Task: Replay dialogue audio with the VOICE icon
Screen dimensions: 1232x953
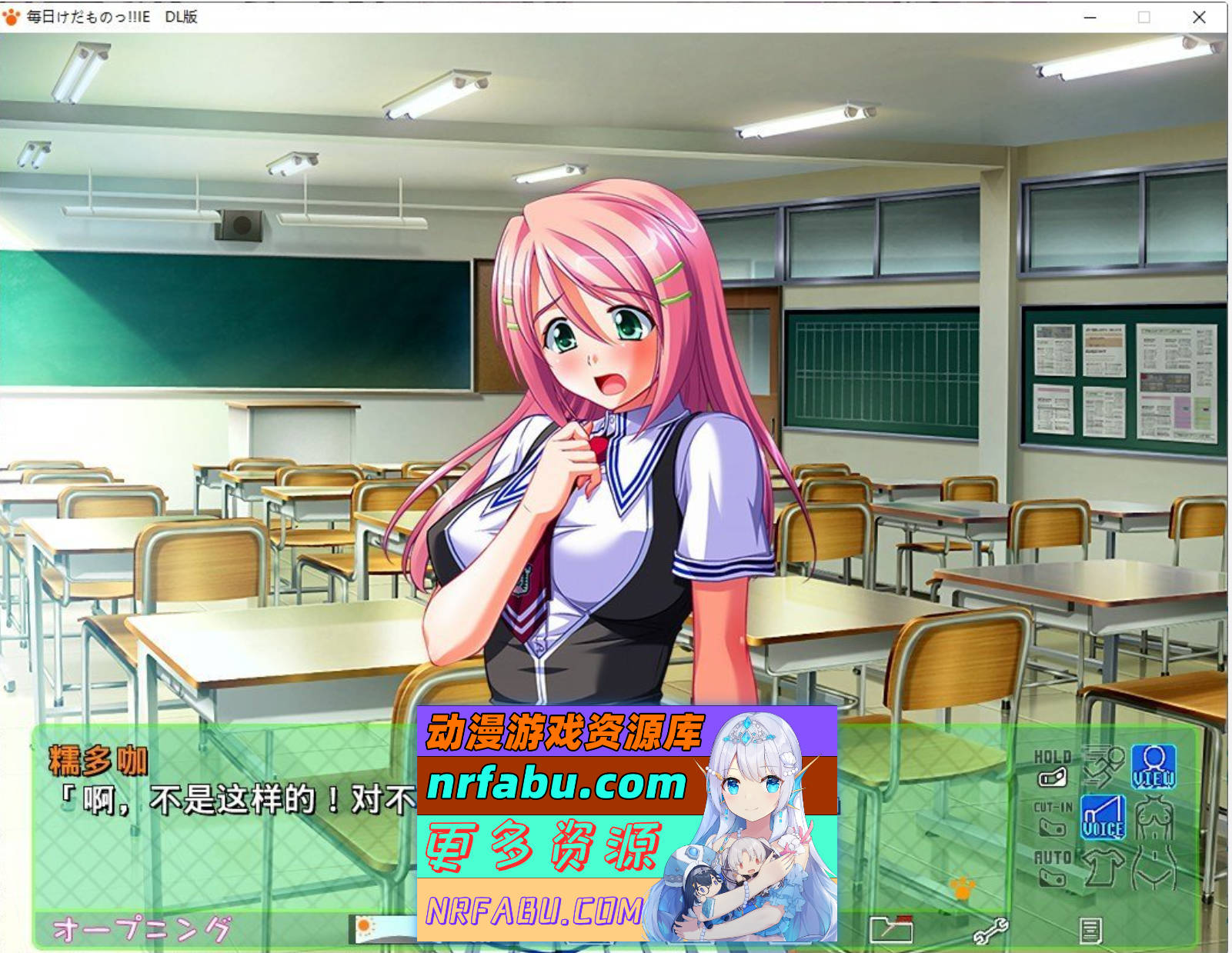Action: [x=1103, y=818]
